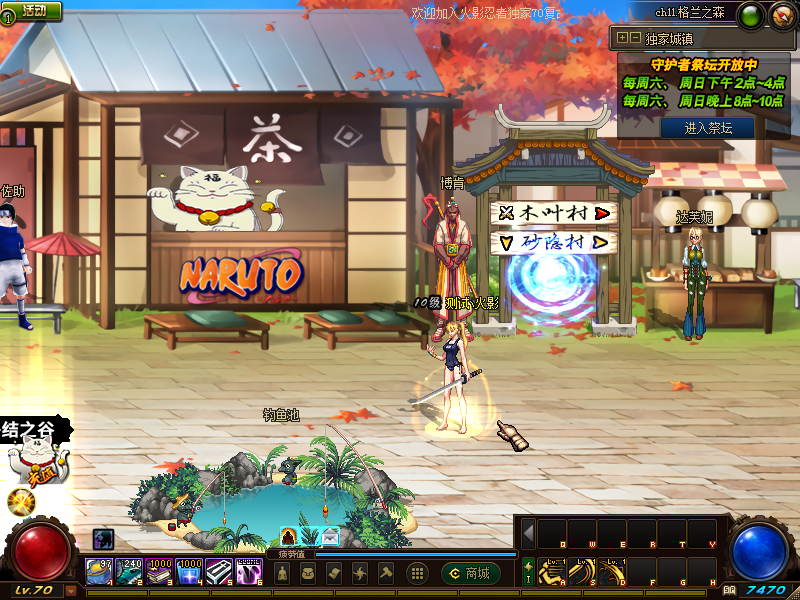This screenshot has height=600, width=800.
Task: Select the blue cross potion slot
Action: tap(190, 572)
